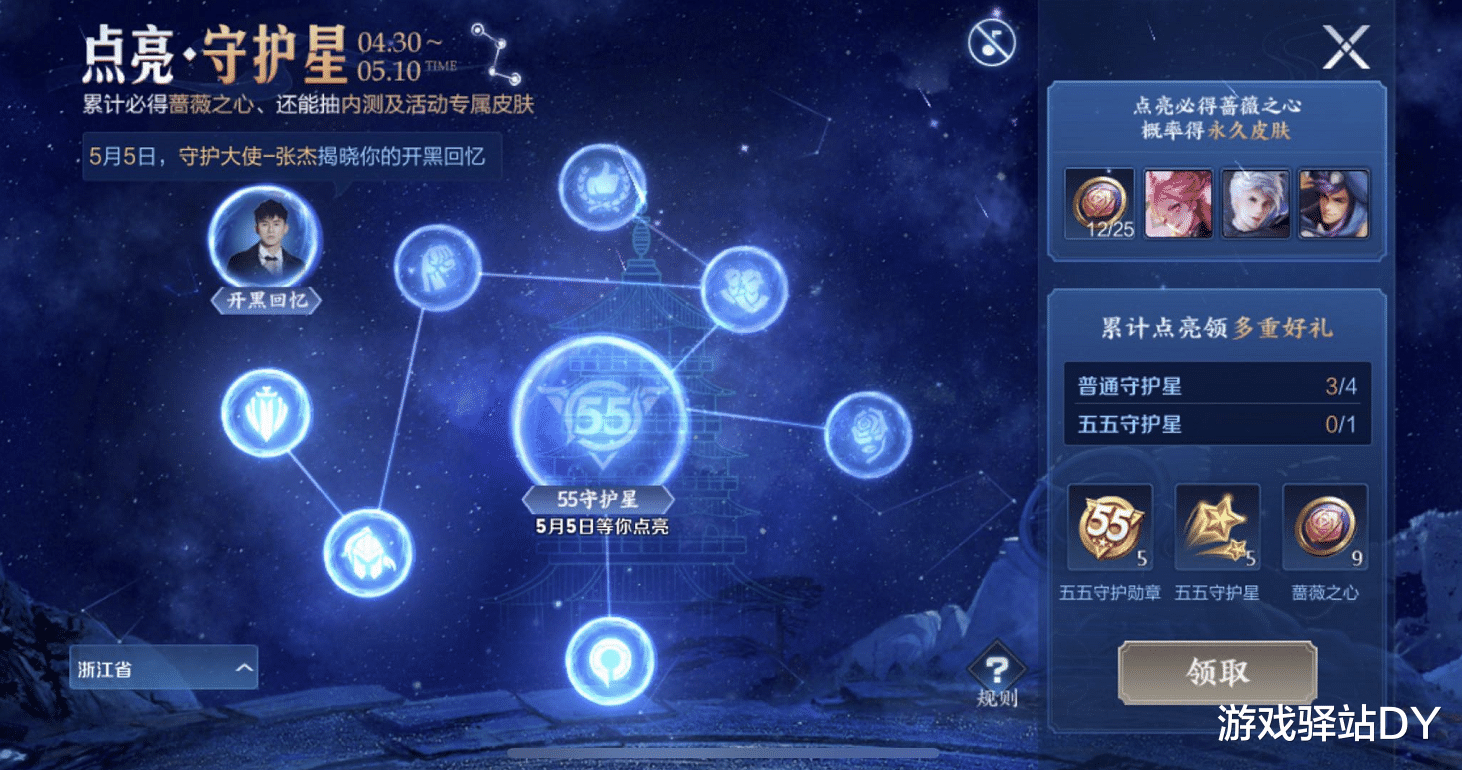Open the 五五守护勋章 reward icon

(1110, 525)
